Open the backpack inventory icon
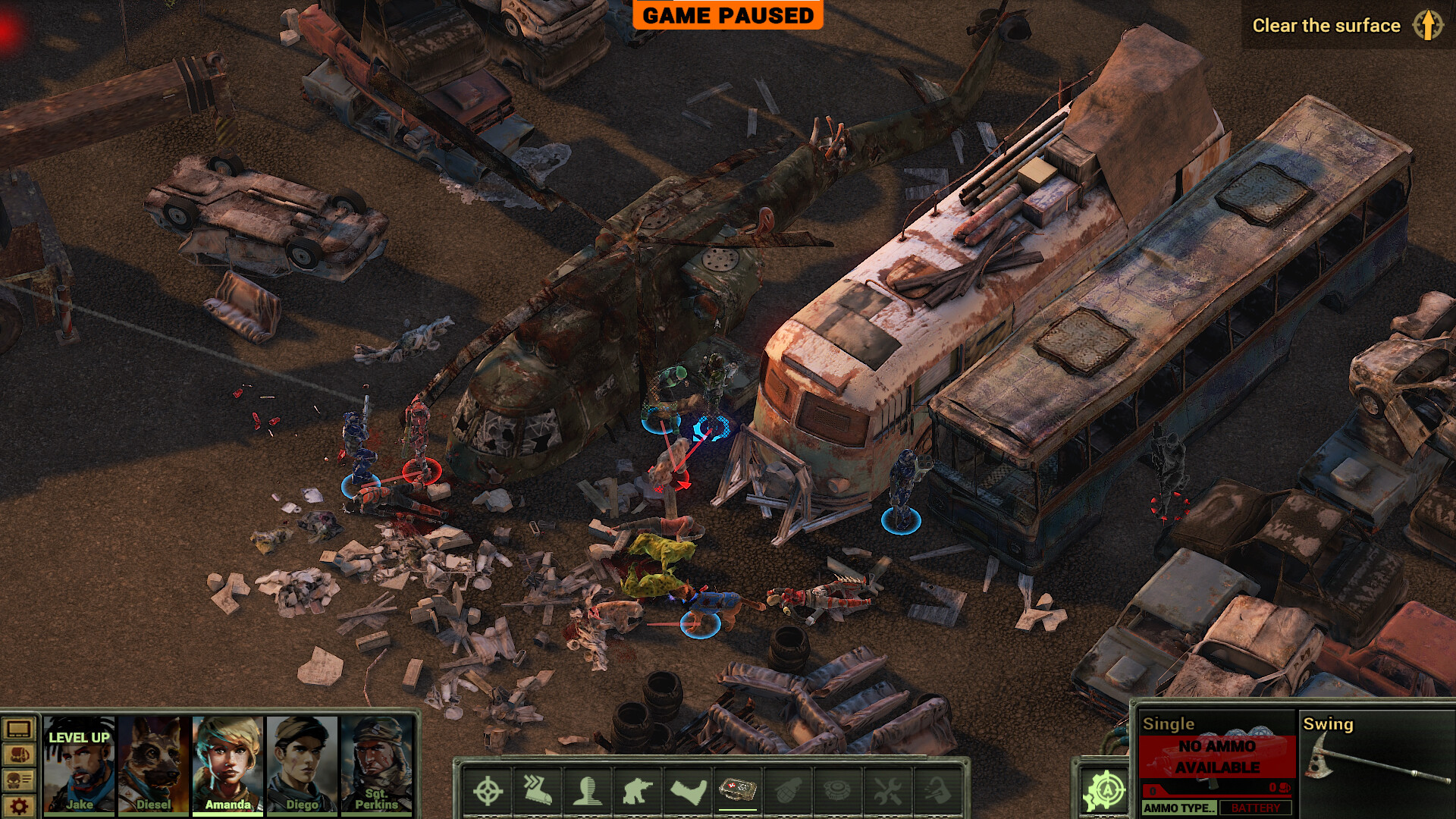 (18, 755)
